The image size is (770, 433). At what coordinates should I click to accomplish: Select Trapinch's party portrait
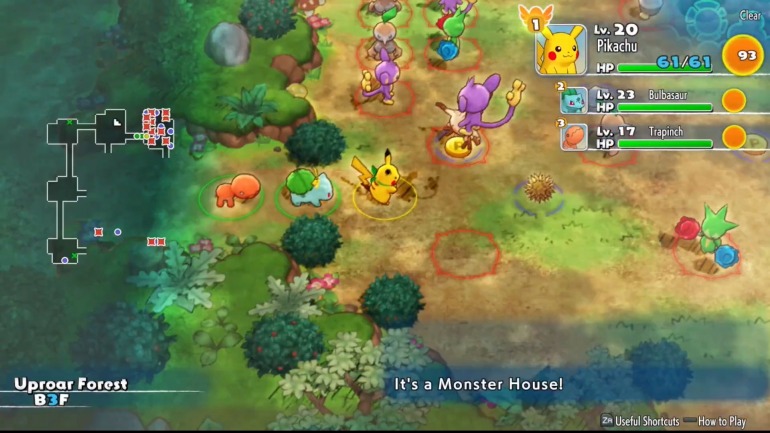(x=574, y=136)
